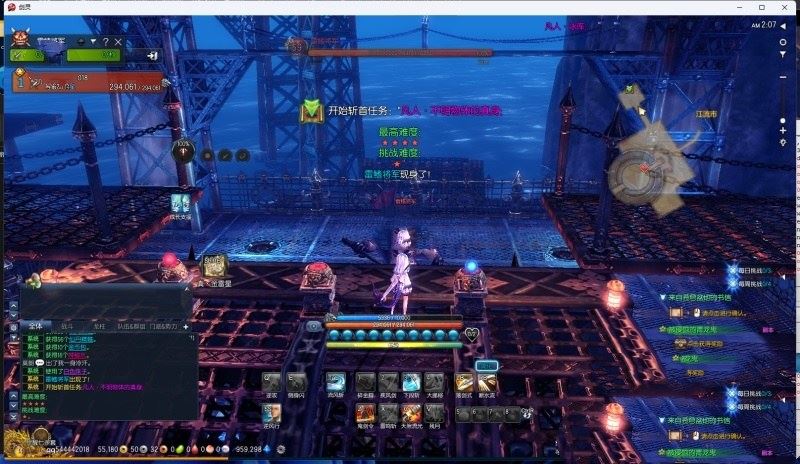This screenshot has width=800, height=464.
Task: Use the 流风斩 skill
Action: point(336,383)
